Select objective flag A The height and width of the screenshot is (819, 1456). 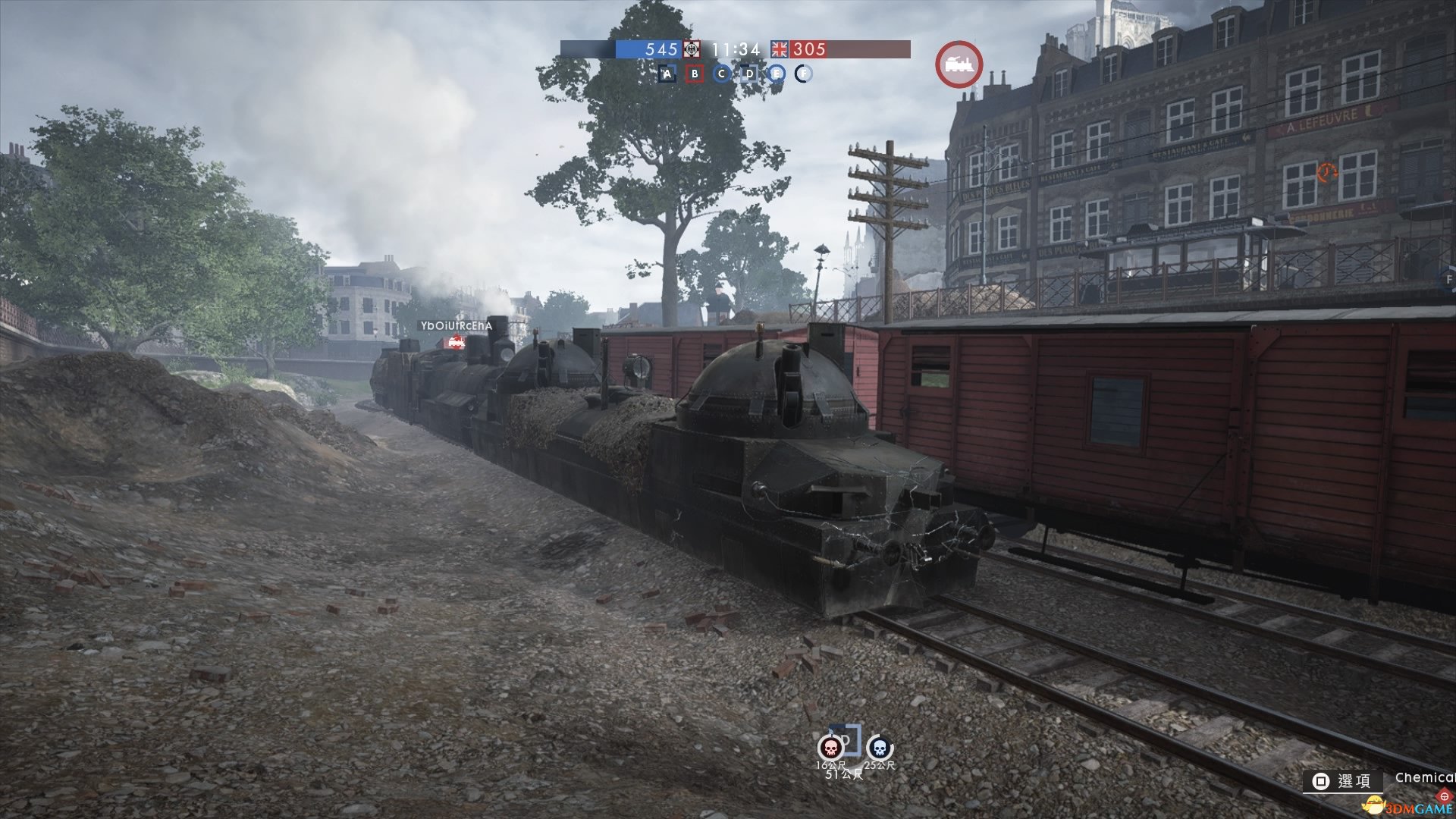tap(667, 74)
